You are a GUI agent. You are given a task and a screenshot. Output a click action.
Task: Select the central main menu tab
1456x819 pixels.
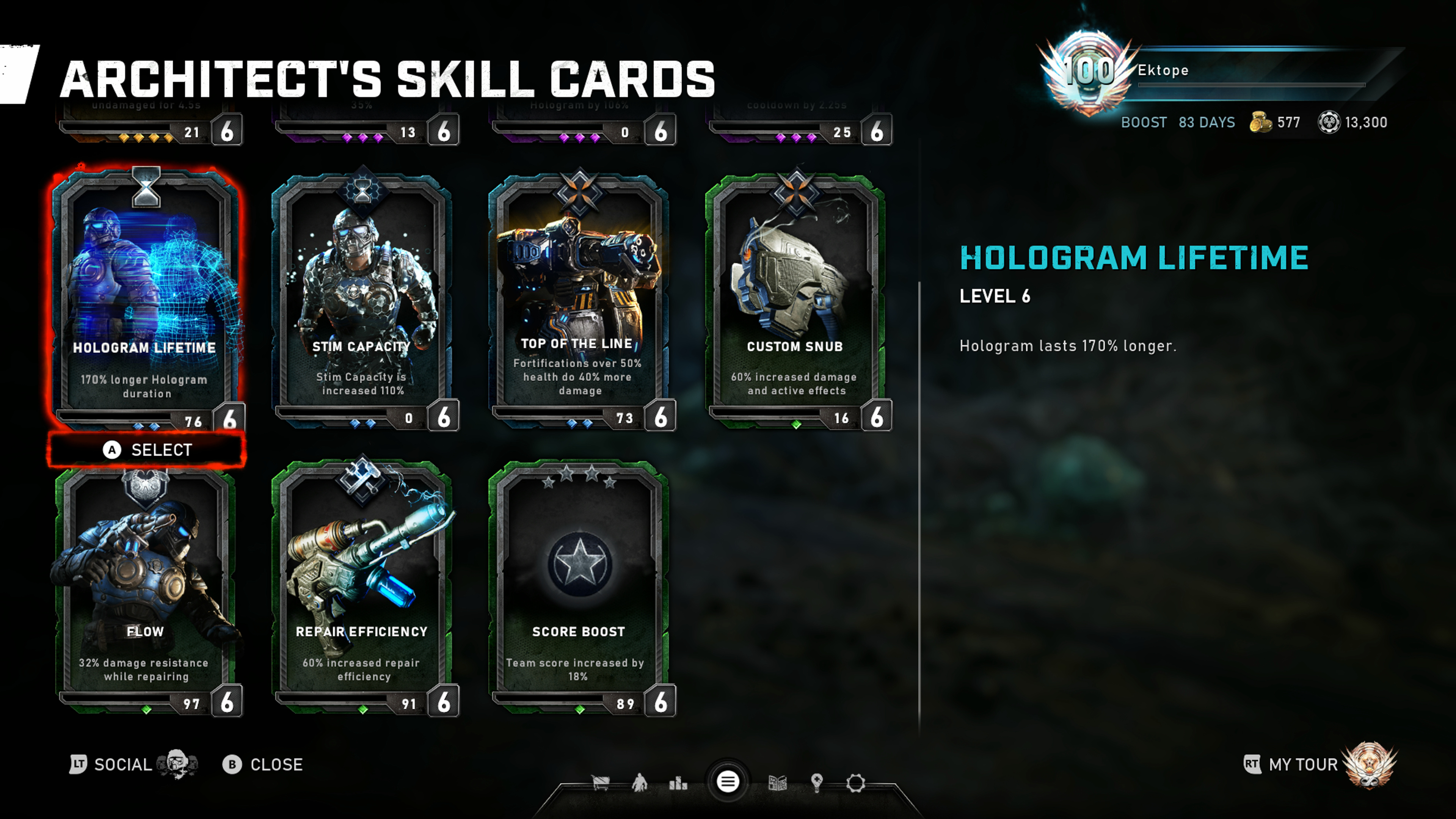coord(728,782)
